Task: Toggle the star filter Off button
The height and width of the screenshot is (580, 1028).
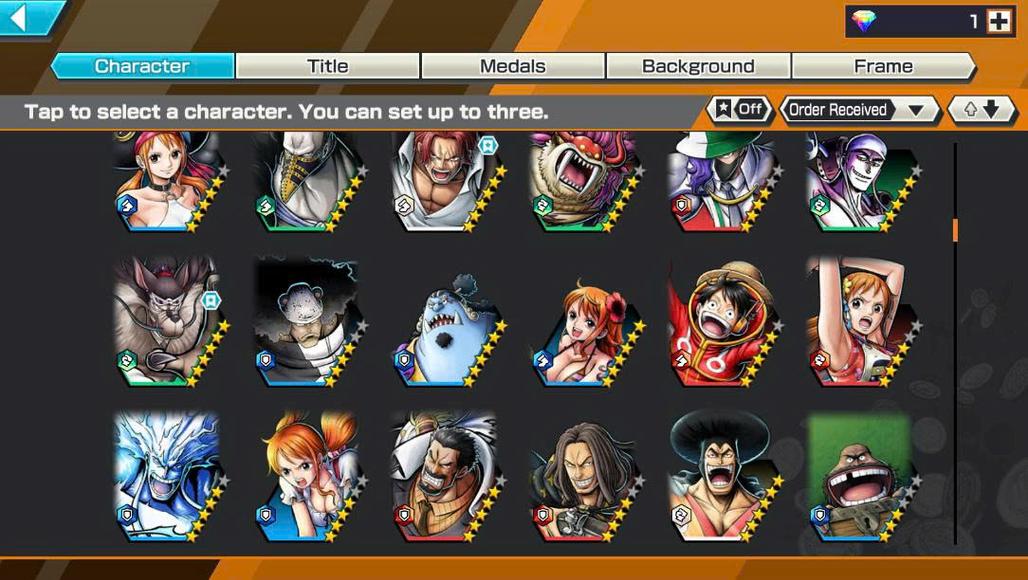Action: [x=739, y=110]
